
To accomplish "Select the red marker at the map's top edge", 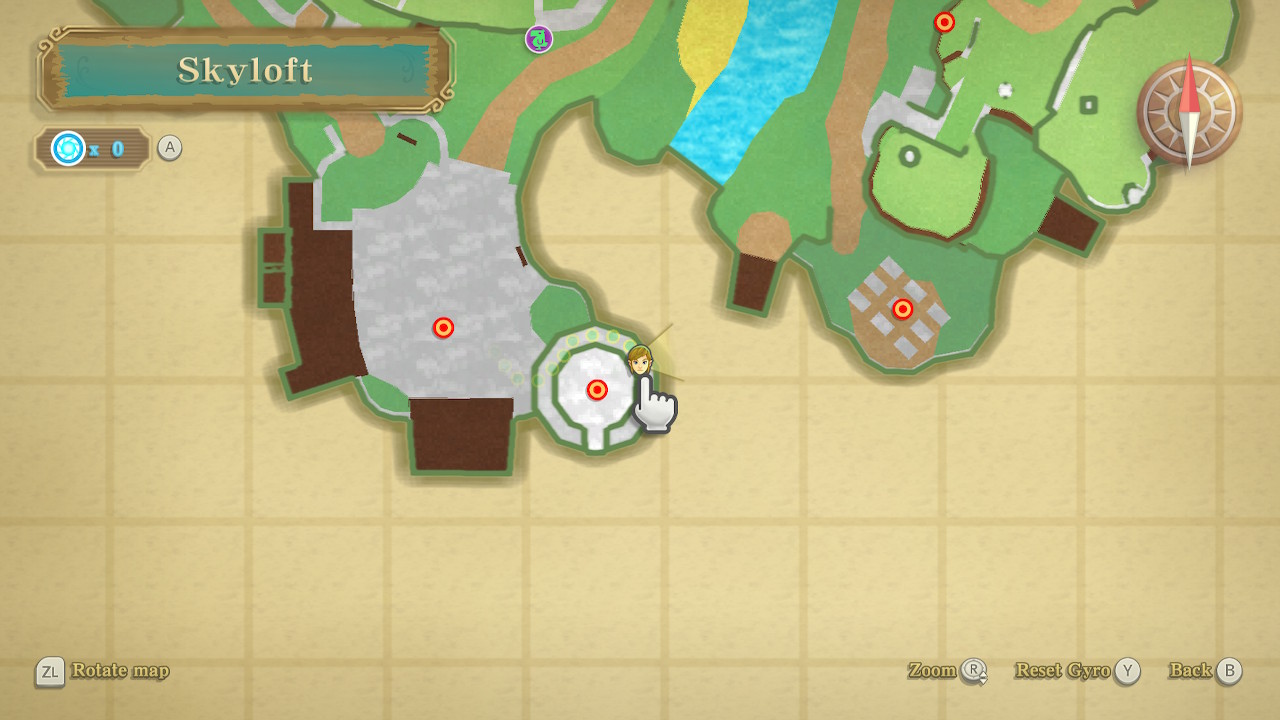I will (944, 22).
